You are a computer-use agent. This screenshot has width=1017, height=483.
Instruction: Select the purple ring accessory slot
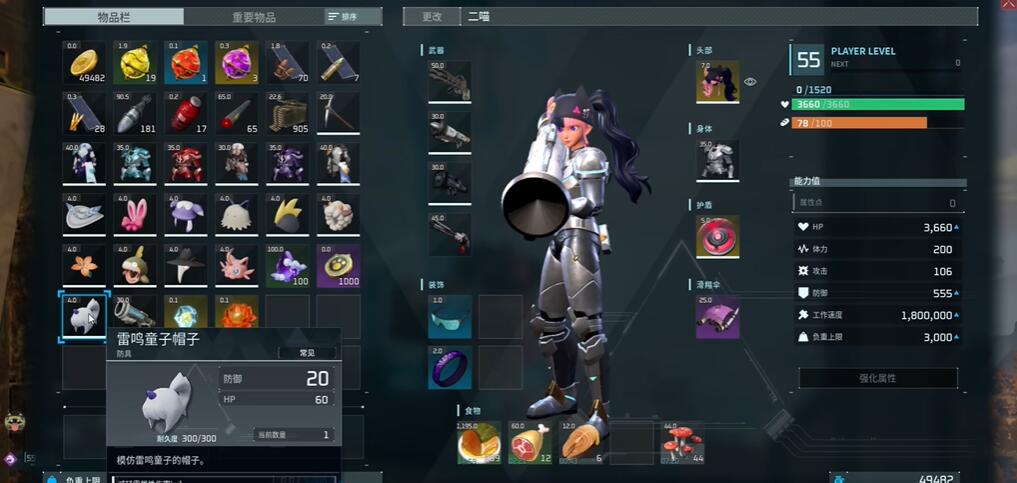click(x=449, y=367)
